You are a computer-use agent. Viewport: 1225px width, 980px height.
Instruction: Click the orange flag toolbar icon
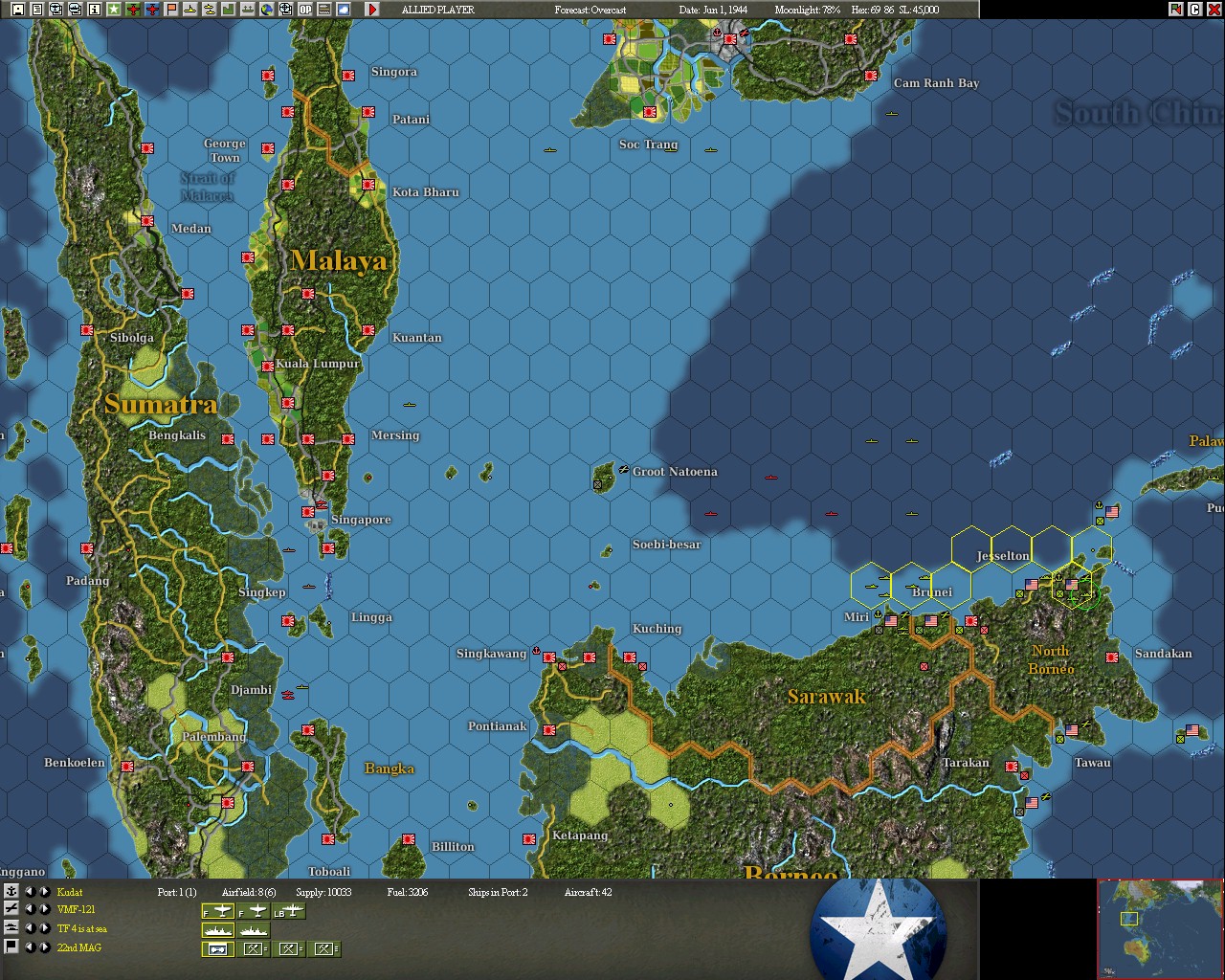(x=171, y=9)
